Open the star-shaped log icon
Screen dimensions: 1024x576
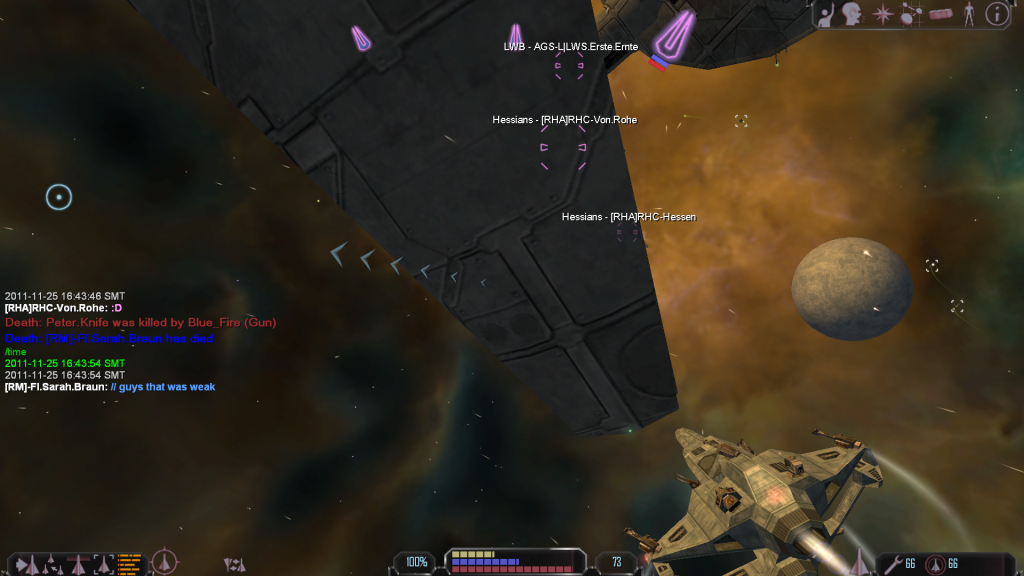pos(882,14)
